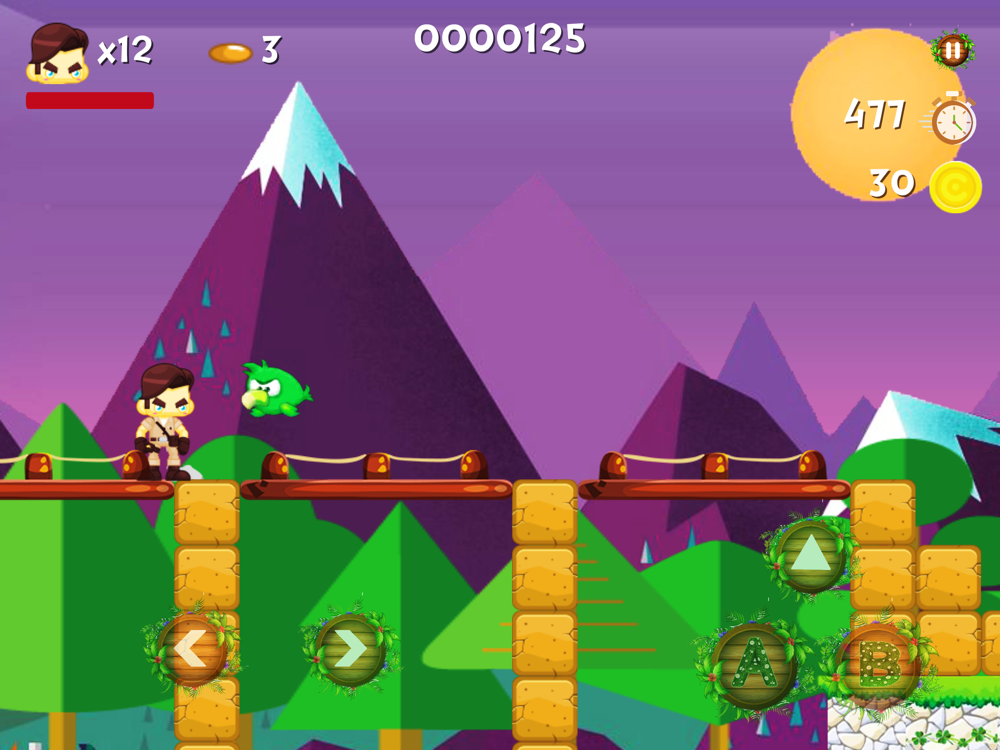The height and width of the screenshot is (750, 1000).
Task: Tap the left arrow movement button
Action: [x=191, y=650]
